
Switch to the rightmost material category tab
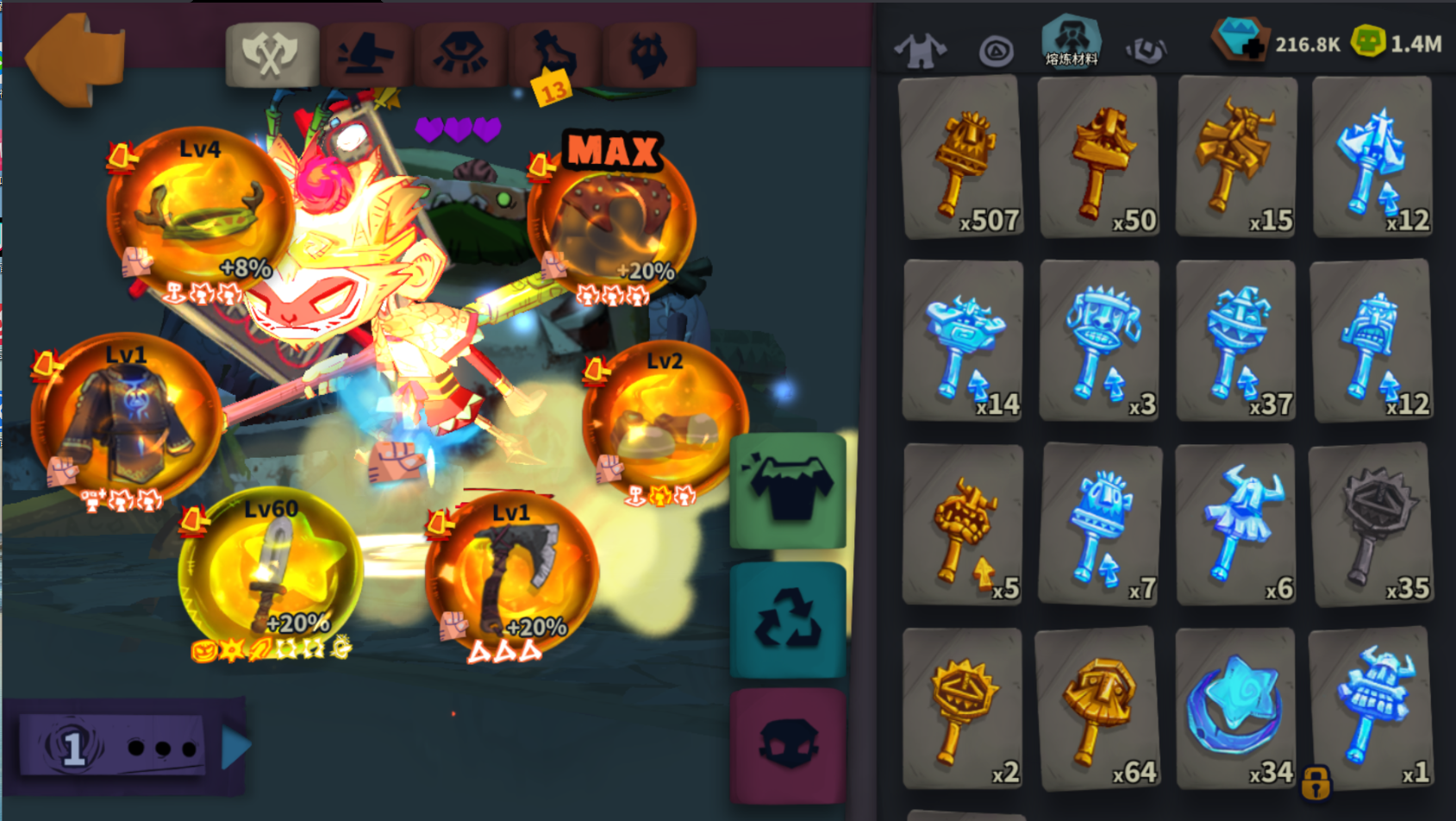point(1147,49)
